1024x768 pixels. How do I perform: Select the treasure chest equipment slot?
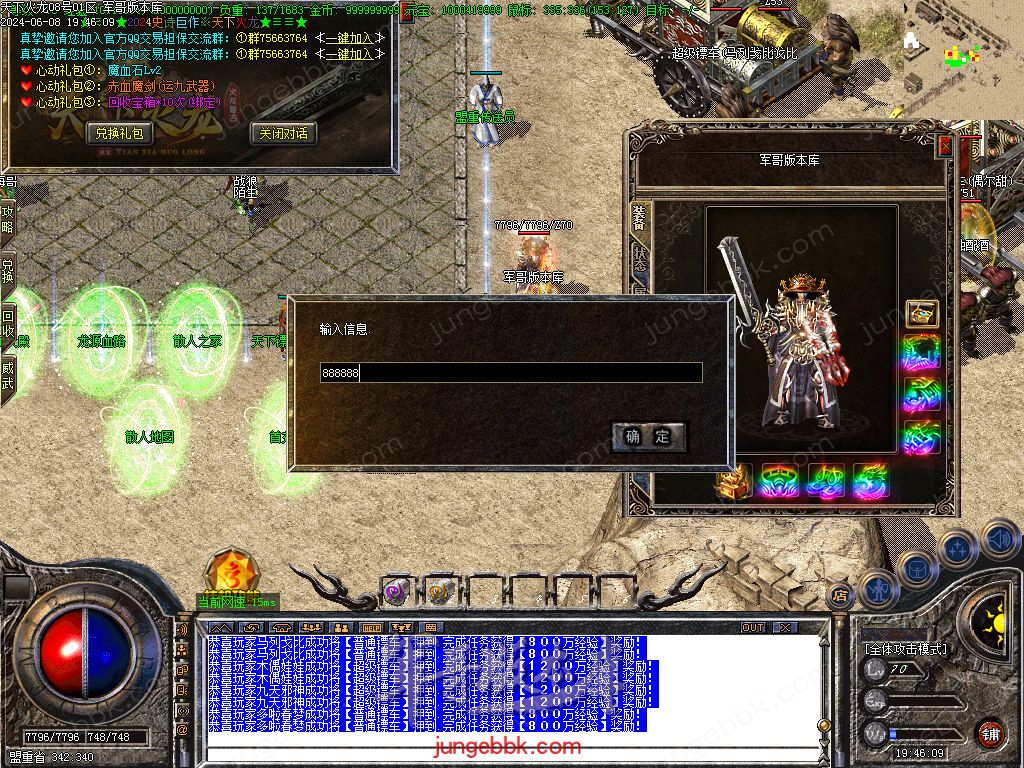tap(921, 314)
